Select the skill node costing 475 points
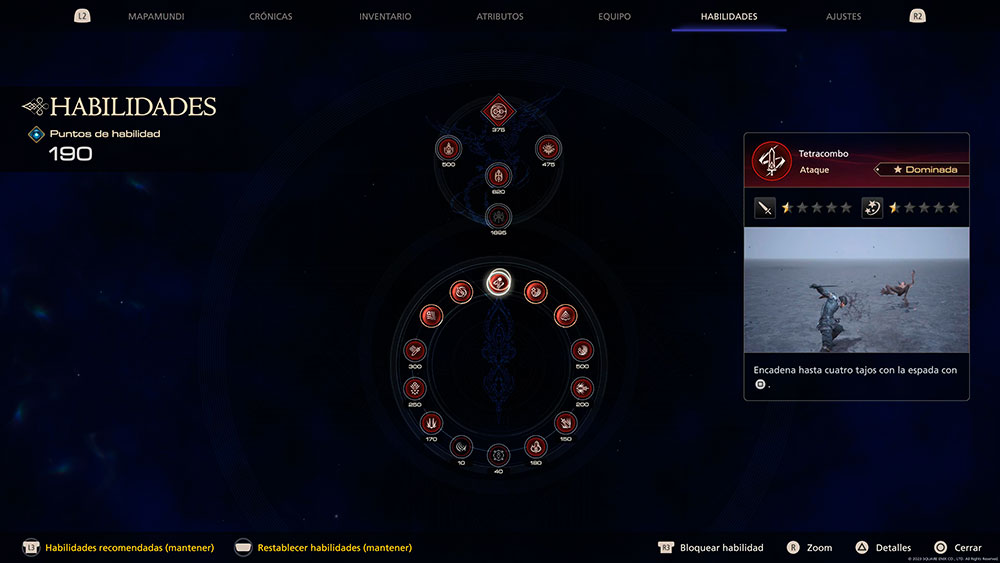 coord(547,148)
